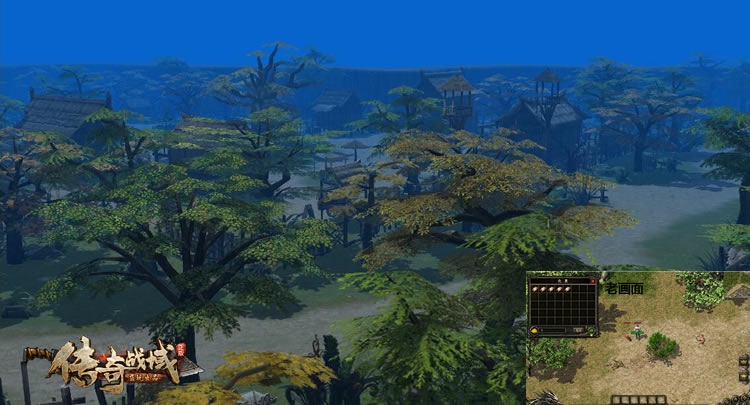Close the bag panel with the red button
The height and width of the screenshot is (405, 750).
(x=594, y=280)
